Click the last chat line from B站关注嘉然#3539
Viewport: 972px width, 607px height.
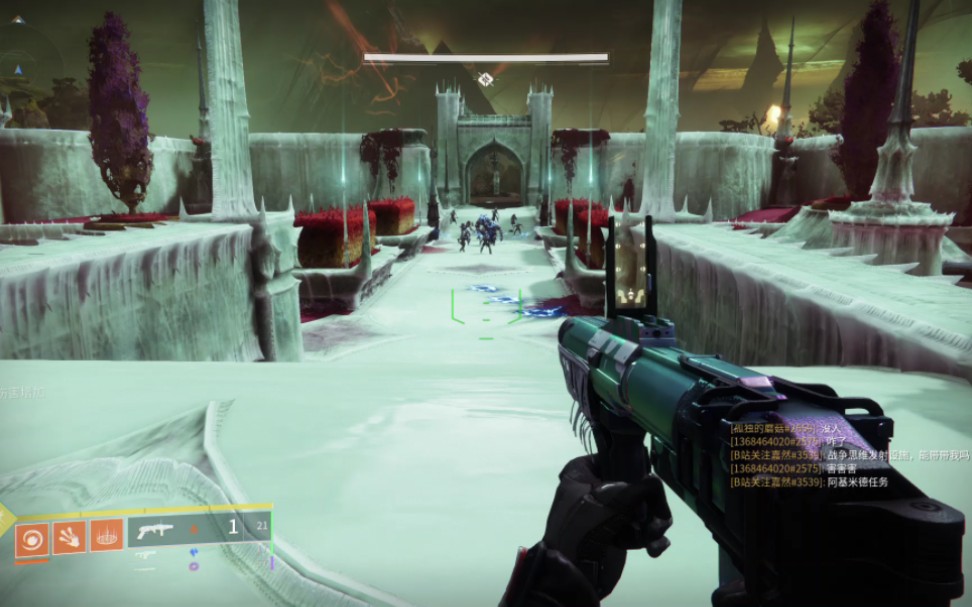[809, 482]
